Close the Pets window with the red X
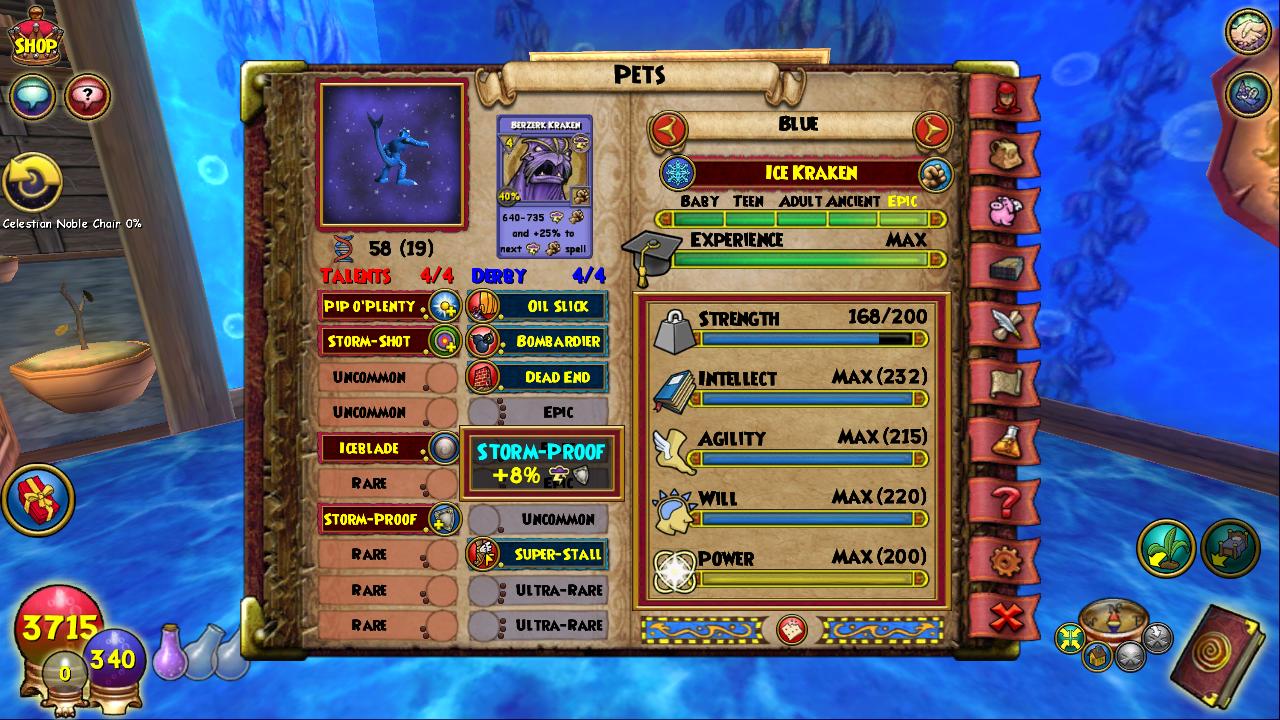Image resolution: width=1280 pixels, height=720 pixels. click(1004, 617)
